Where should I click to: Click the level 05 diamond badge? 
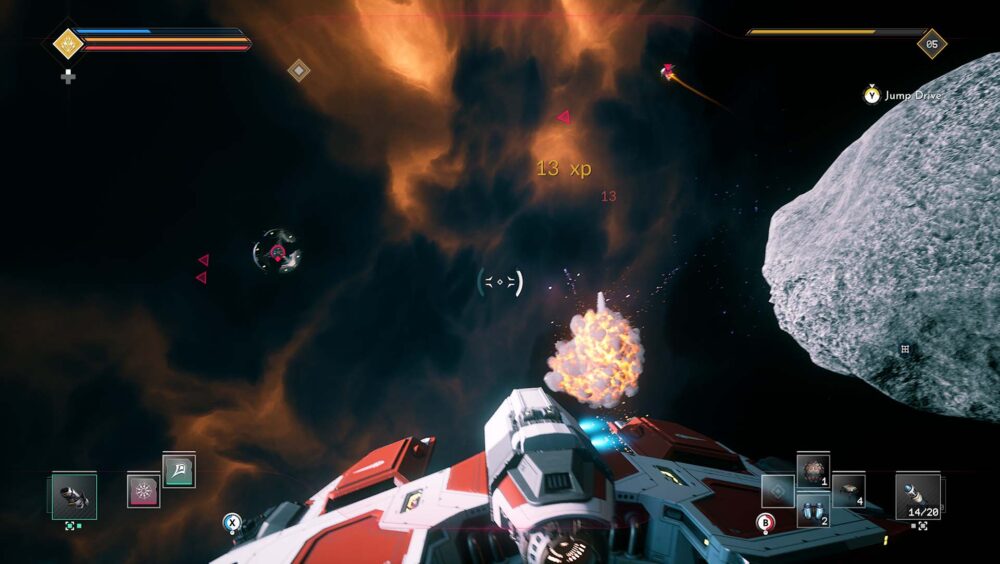pyautogui.click(x=932, y=44)
